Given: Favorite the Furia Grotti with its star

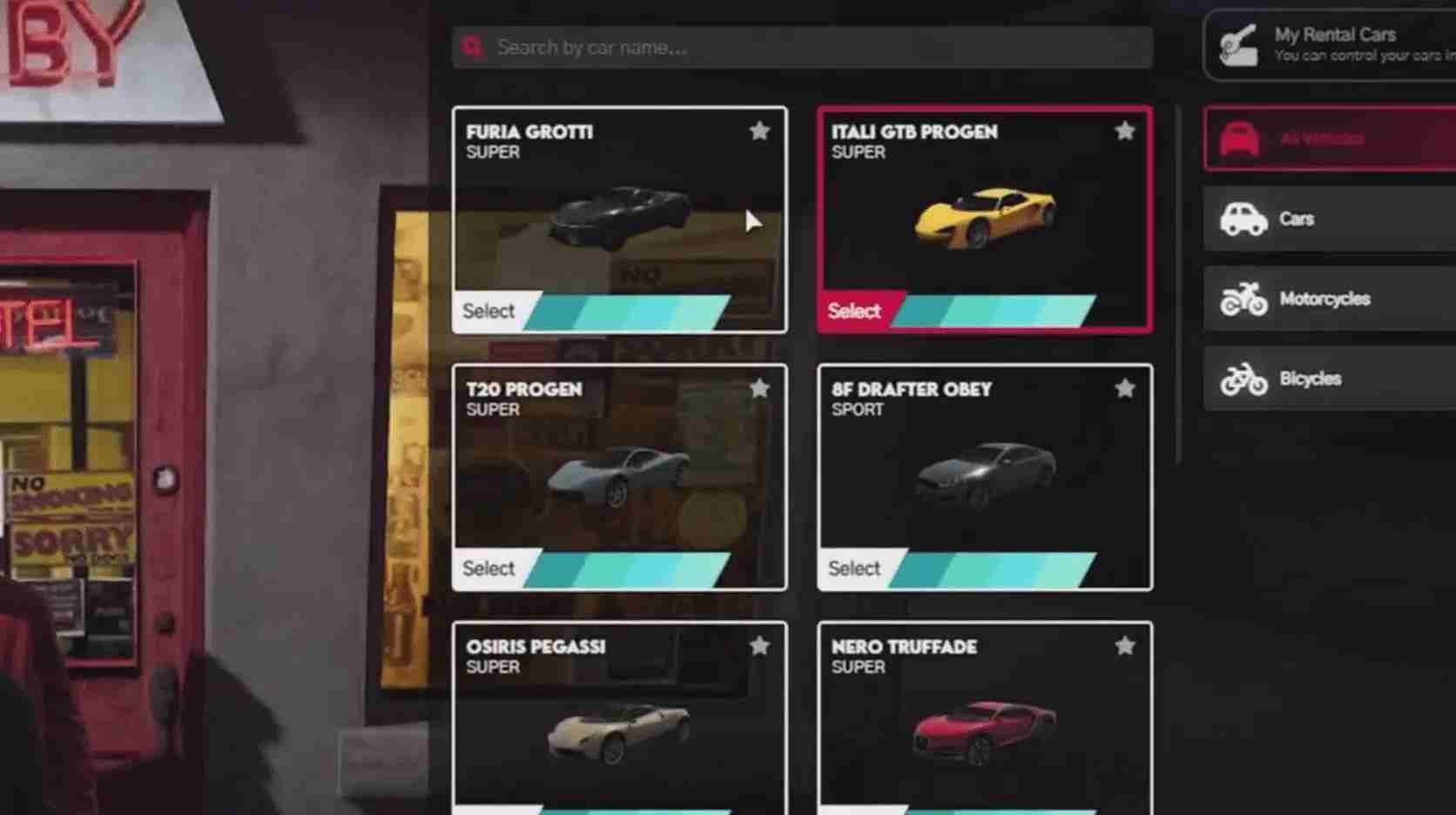Looking at the screenshot, I should [x=759, y=131].
